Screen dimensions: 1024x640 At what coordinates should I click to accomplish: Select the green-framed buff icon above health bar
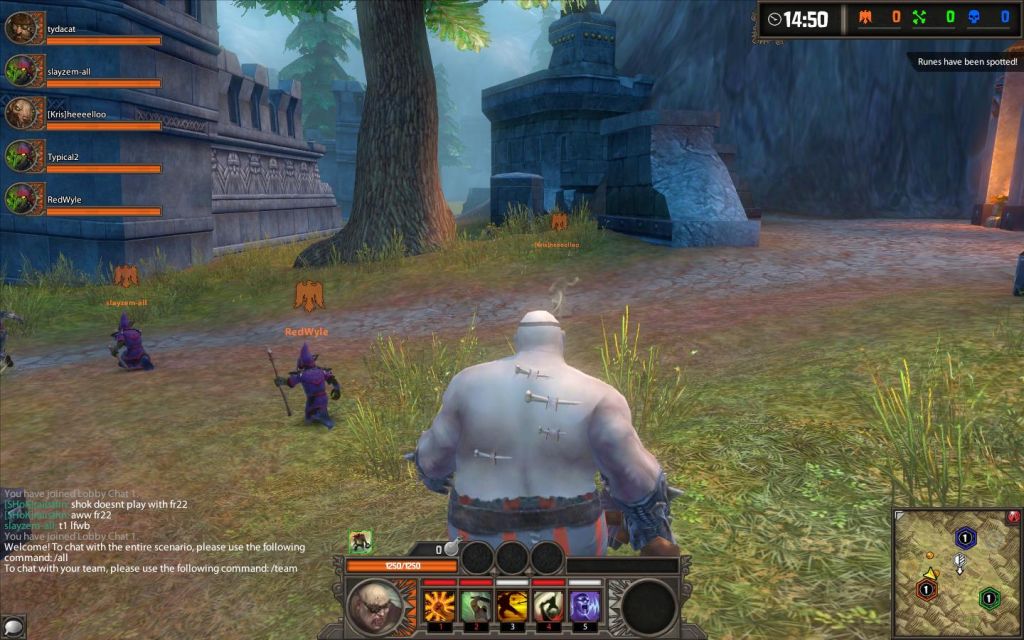[x=360, y=541]
